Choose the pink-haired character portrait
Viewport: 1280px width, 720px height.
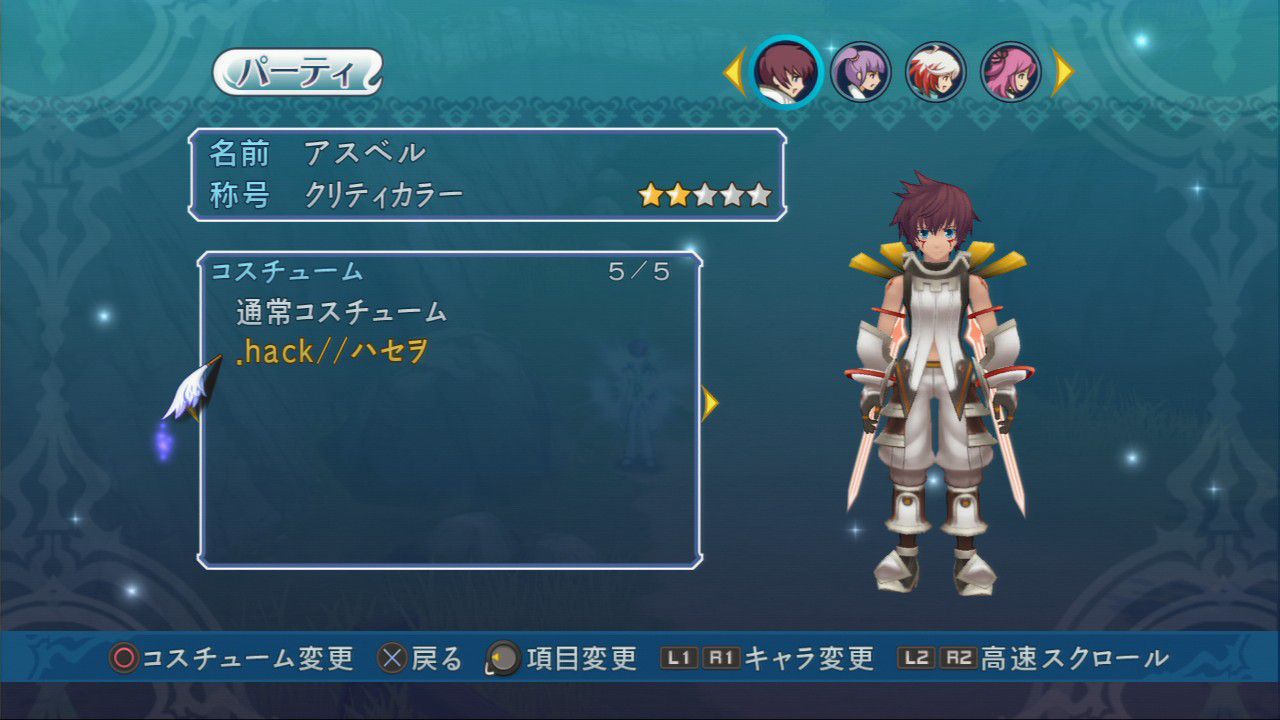(x=1010, y=71)
